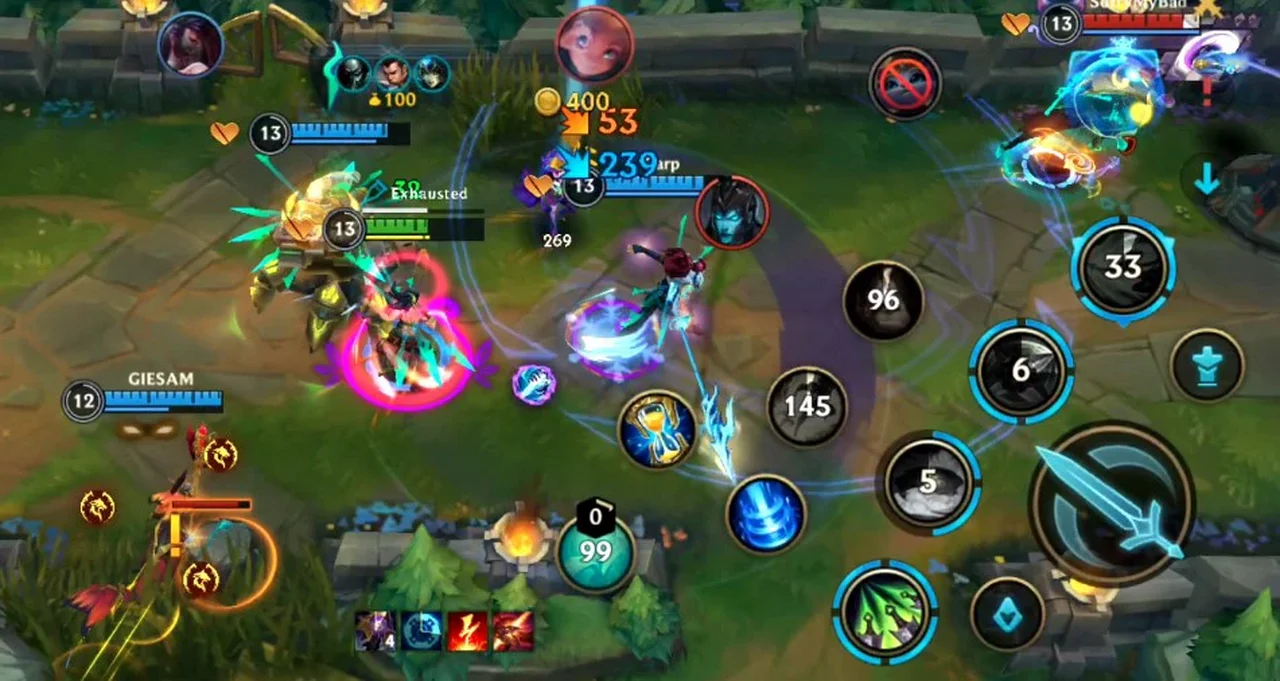Tap the tower-targeting attack button

tap(1207, 365)
